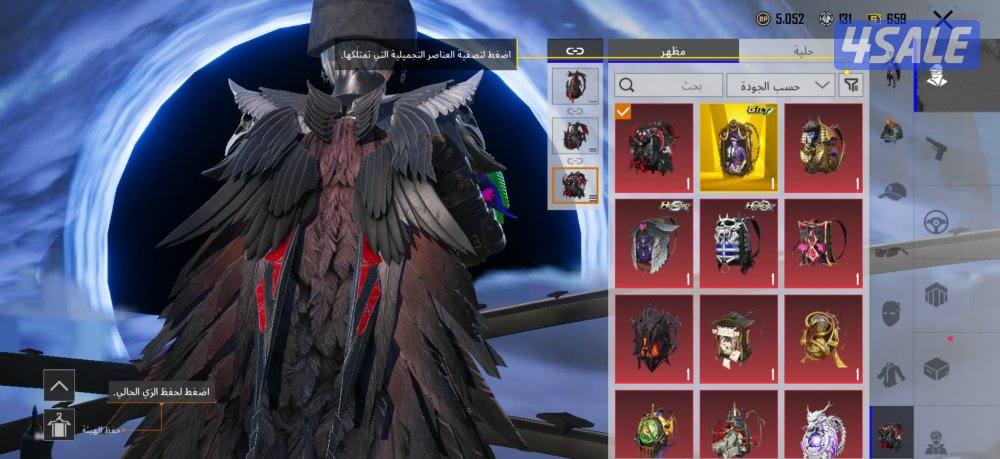Click the chain link button above slots
This screenshot has height=459, width=1000.
click(575, 49)
